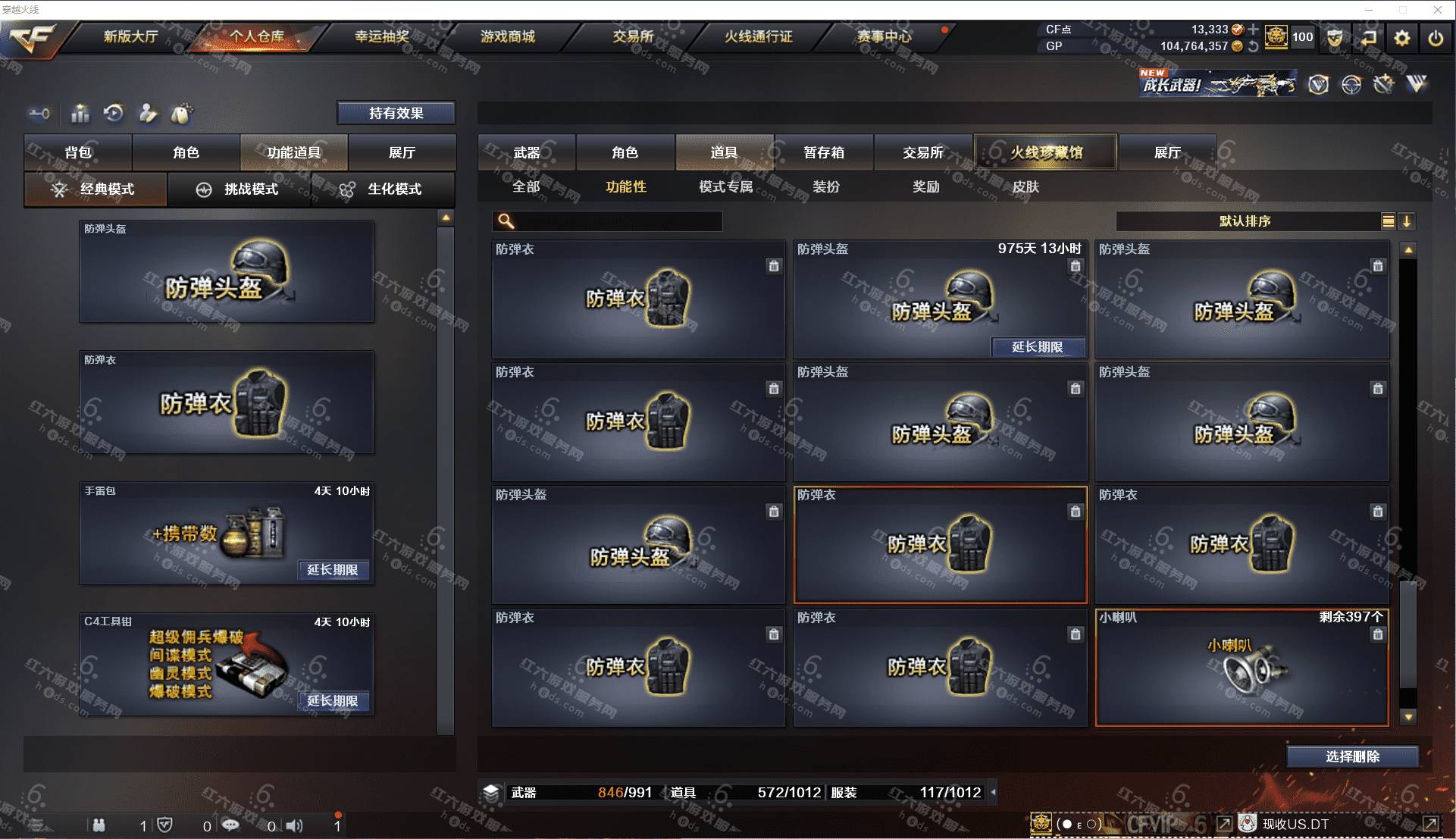Image resolution: width=1456 pixels, height=839 pixels.
Task: Show the 皮肤 sub-category
Action: (1025, 186)
